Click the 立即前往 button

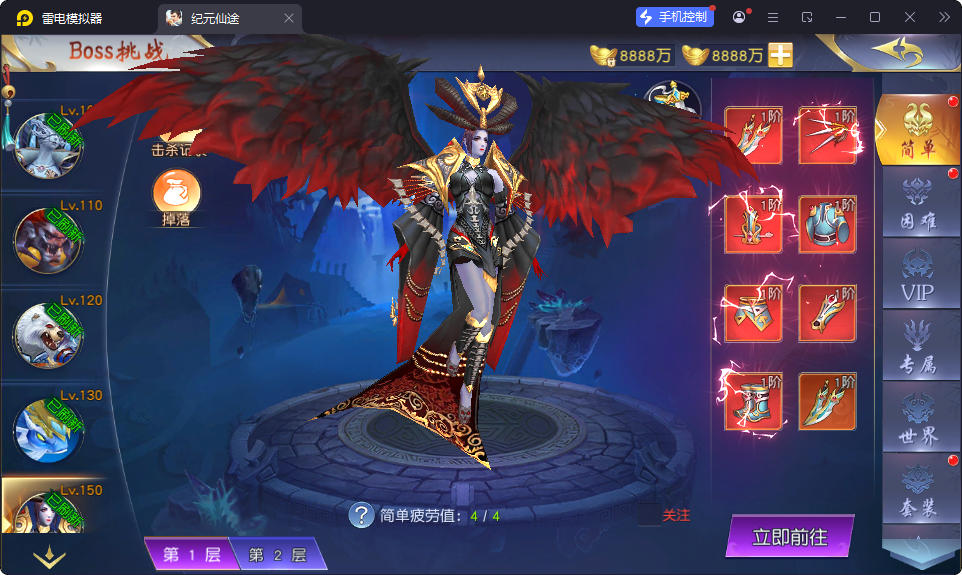coord(789,537)
